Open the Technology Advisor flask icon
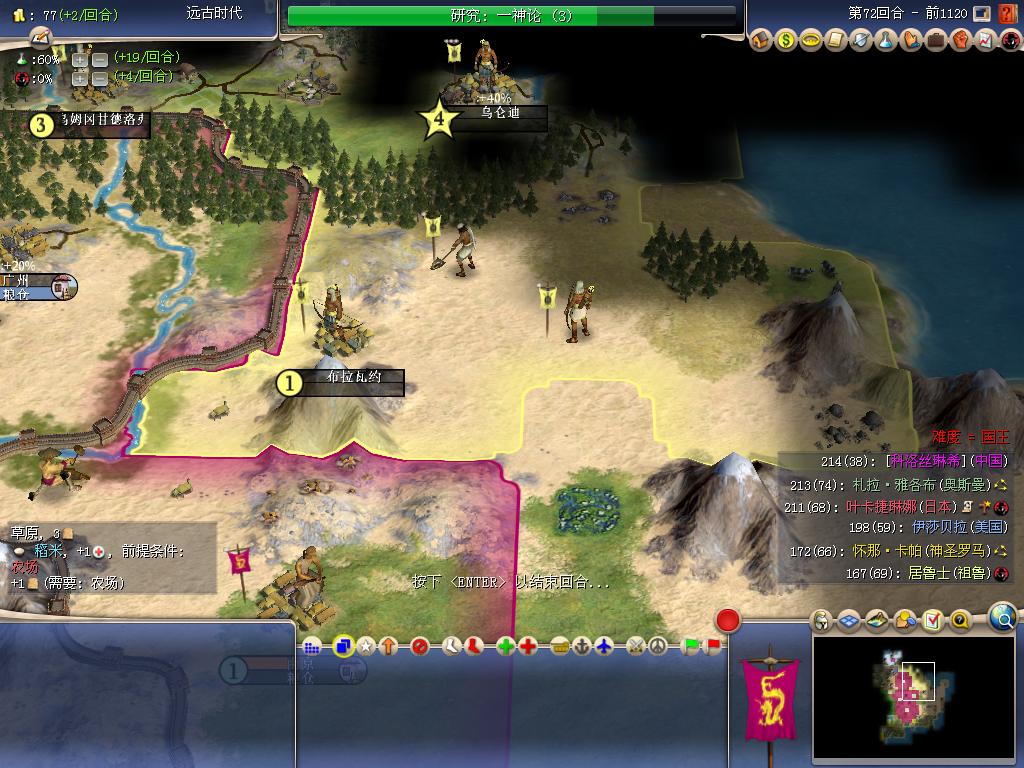The width and height of the screenshot is (1024, 768). pos(885,41)
